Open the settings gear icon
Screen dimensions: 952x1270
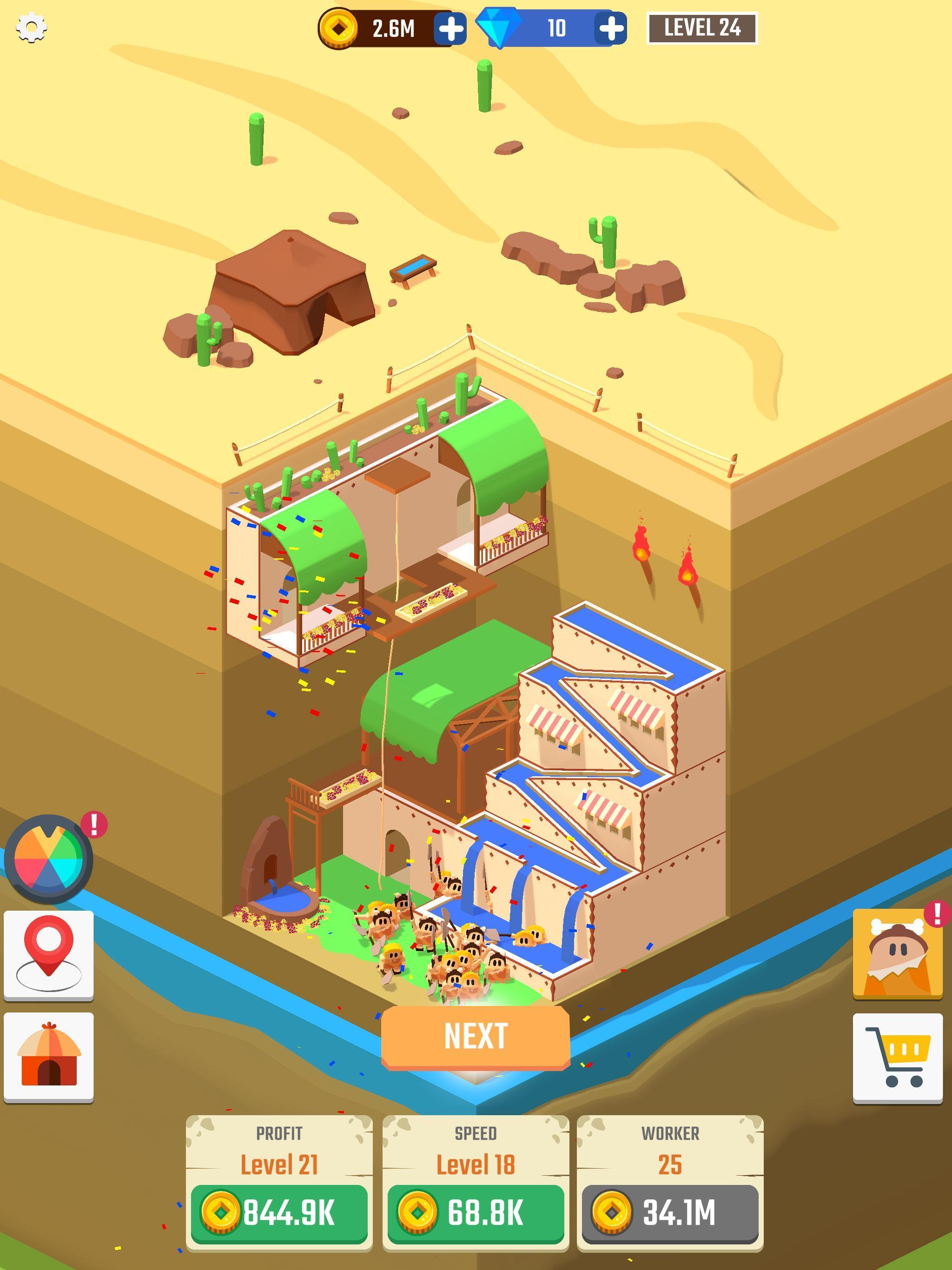pyautogui.click(x=32, y=27)
